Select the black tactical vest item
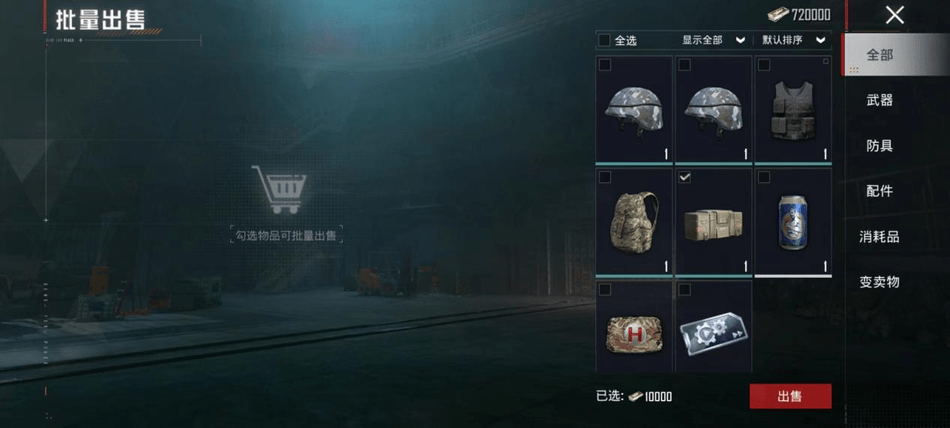 click(x=793, y=110)
